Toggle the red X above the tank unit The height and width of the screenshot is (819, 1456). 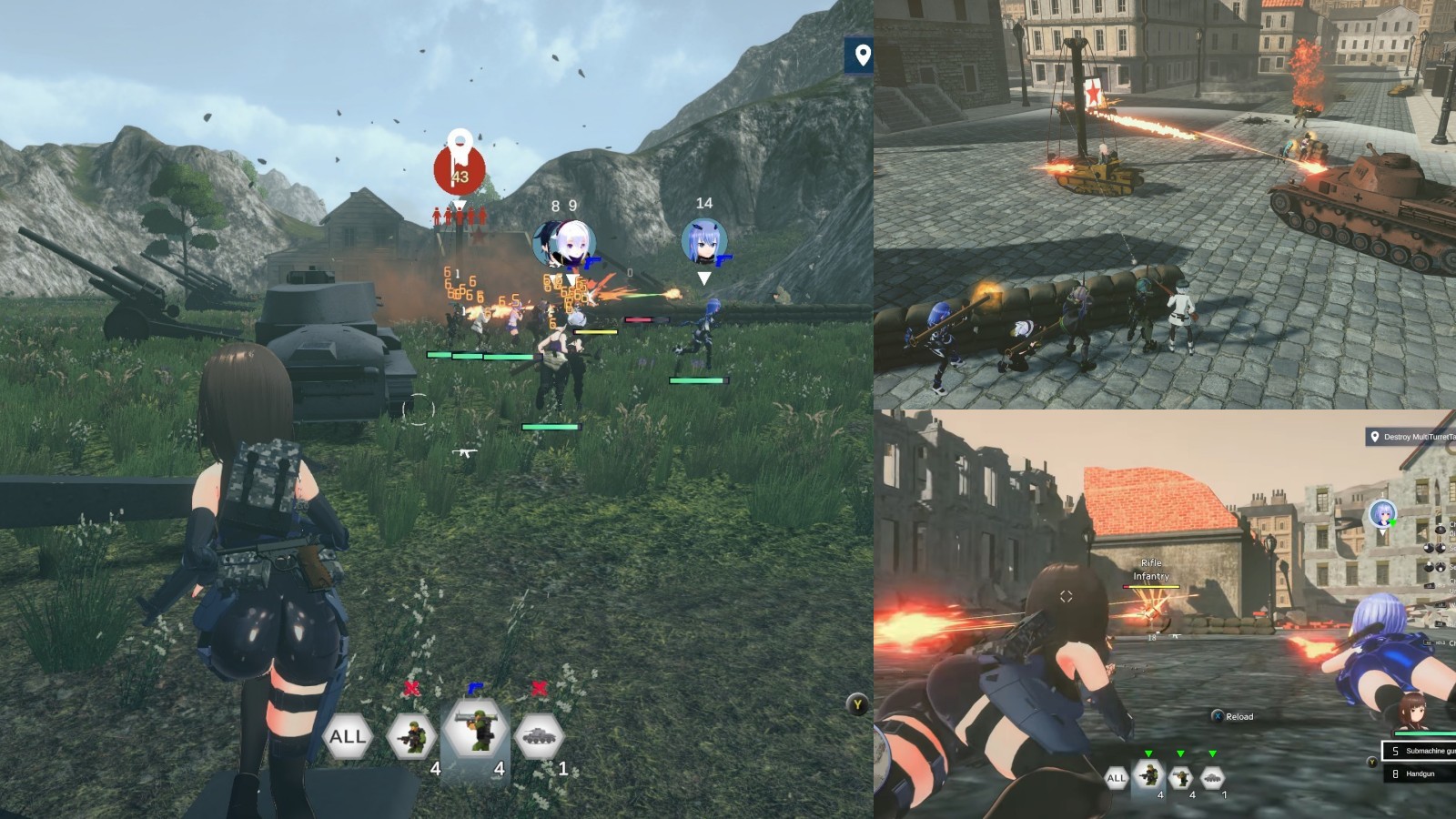point(539,689)
